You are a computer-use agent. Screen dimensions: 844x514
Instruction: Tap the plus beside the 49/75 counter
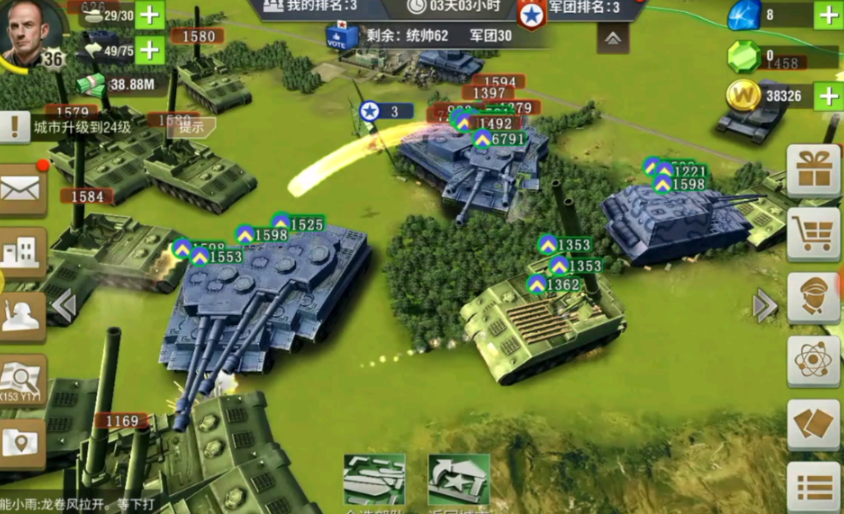149,49
